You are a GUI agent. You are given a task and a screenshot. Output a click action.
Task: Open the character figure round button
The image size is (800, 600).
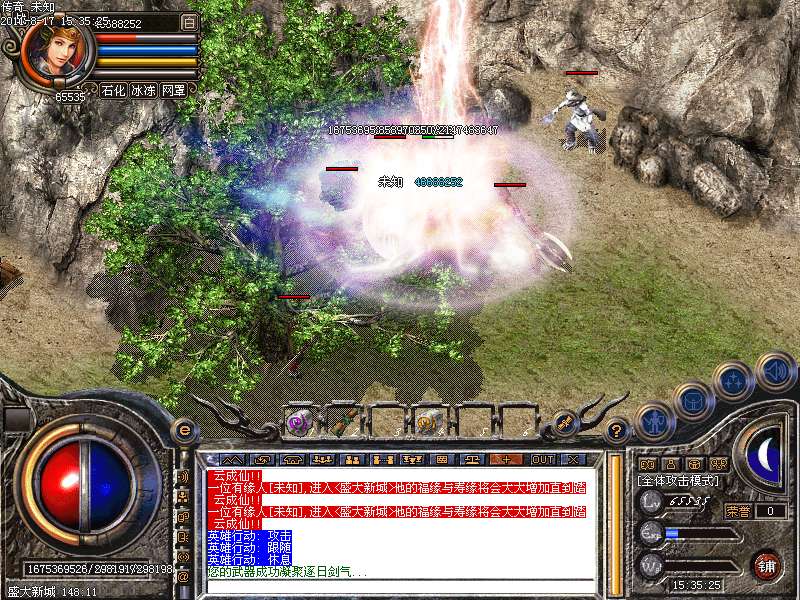point(652,420)
